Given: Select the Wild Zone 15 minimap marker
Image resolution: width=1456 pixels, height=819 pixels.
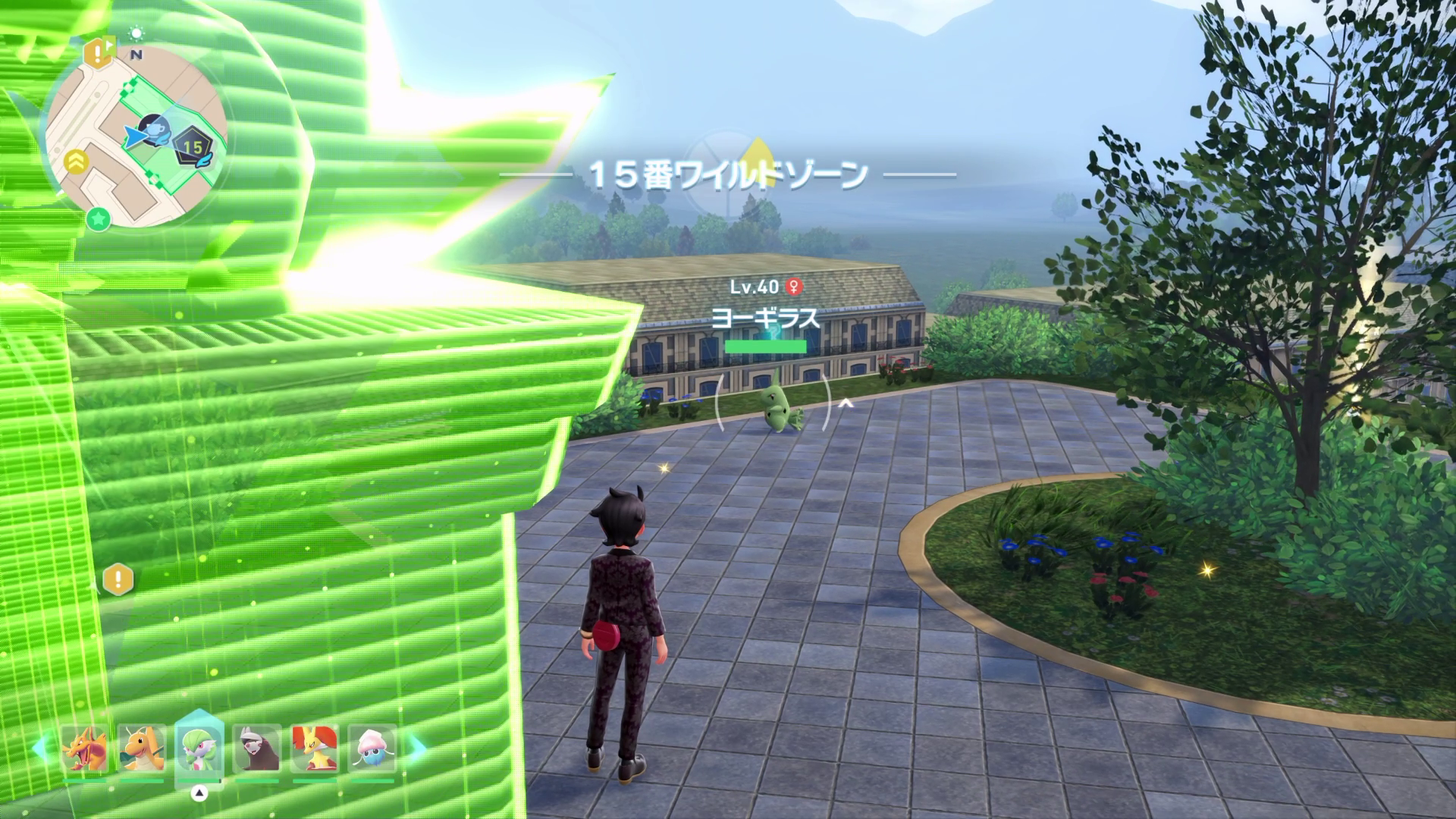Looking at the screenshot, I should pyautogui.click(x=192, y=146).
